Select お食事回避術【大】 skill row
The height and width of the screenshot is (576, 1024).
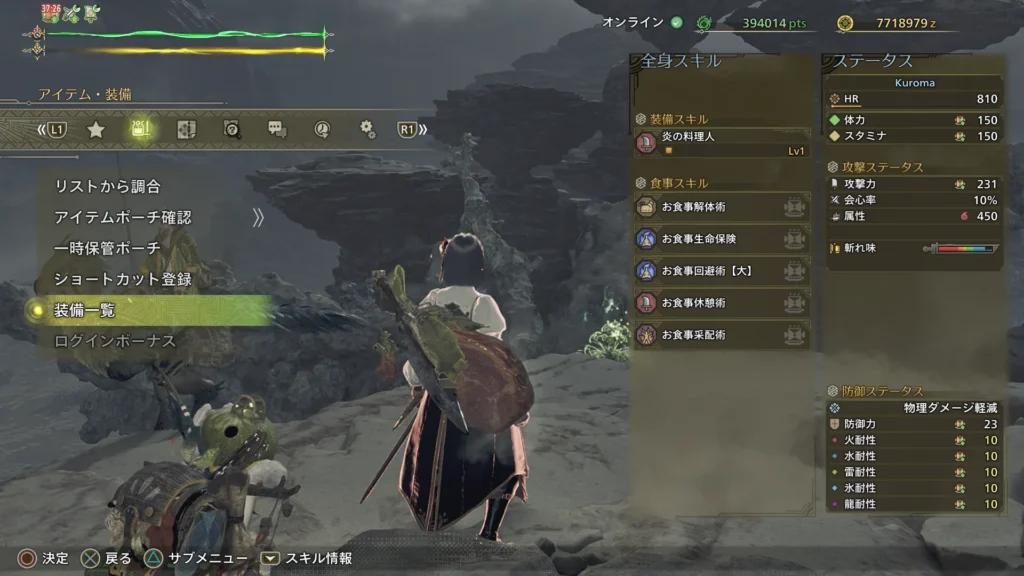point(722,271)
